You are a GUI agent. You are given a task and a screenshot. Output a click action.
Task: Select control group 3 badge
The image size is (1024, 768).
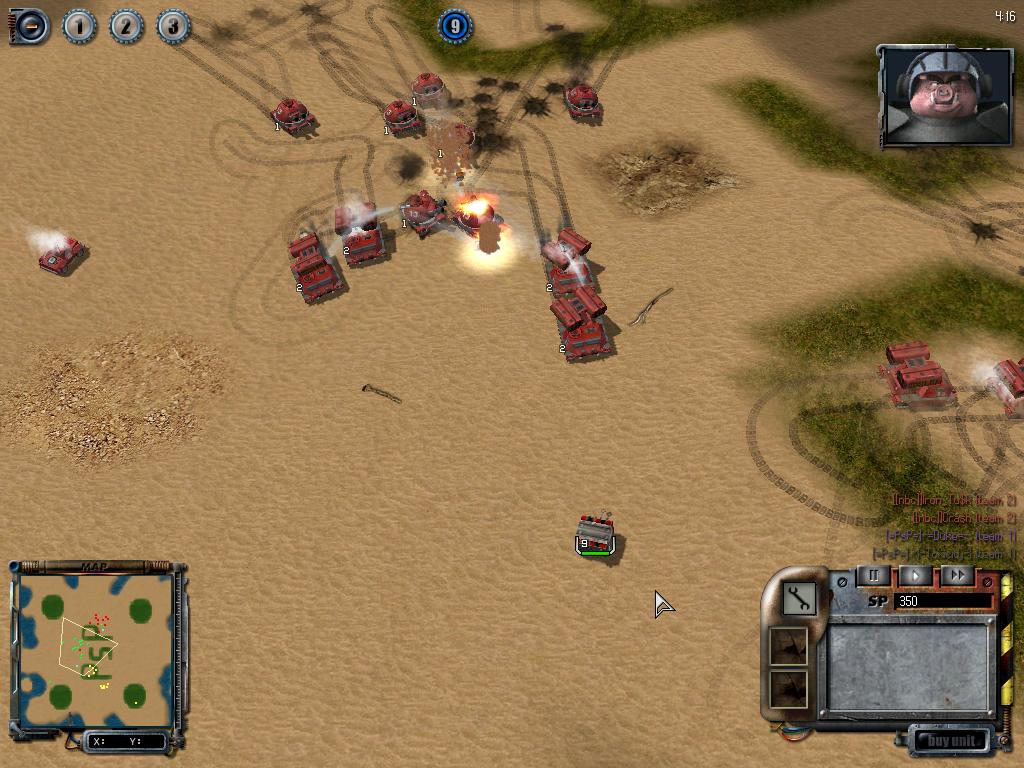173,26
